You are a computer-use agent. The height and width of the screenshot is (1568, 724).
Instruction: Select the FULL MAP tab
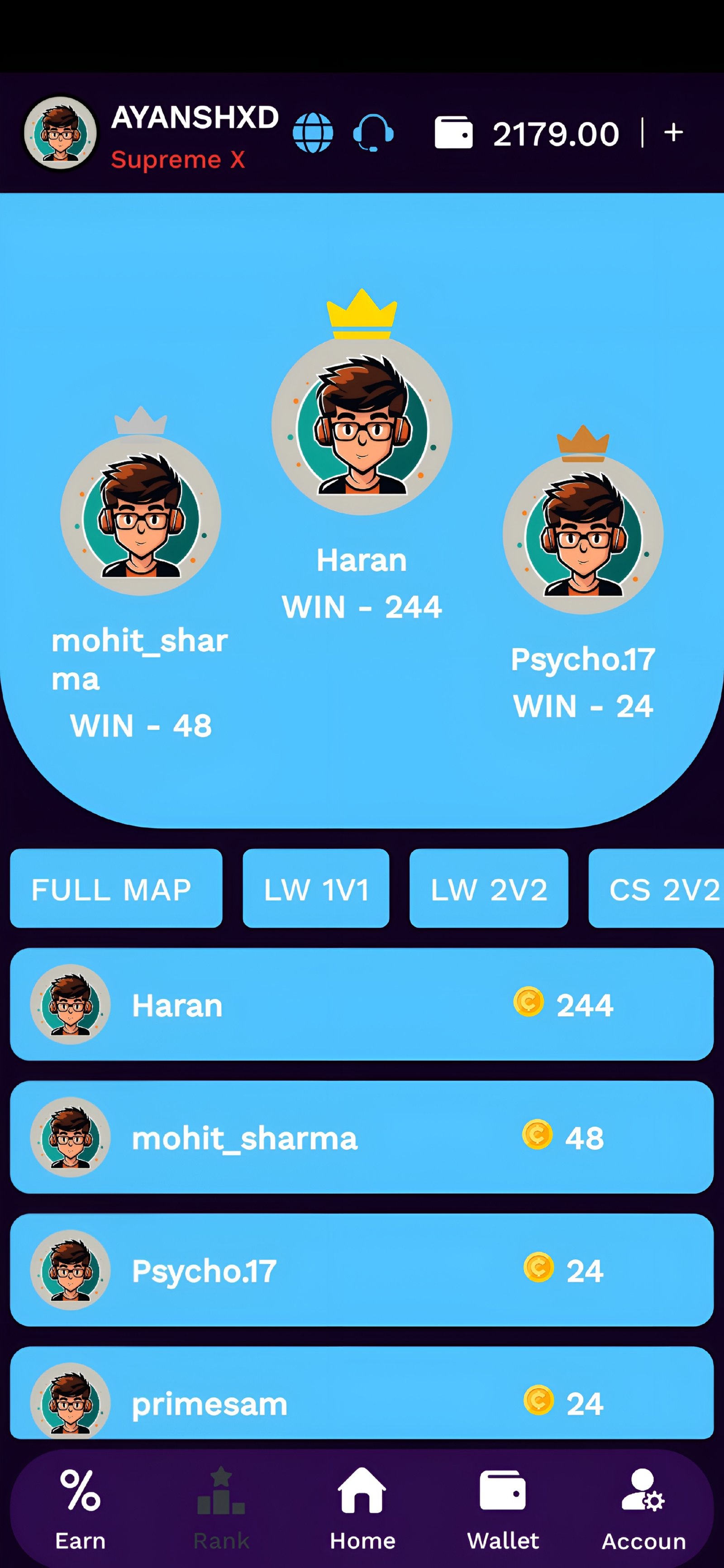pyautogui.click(x=115, y=889)
